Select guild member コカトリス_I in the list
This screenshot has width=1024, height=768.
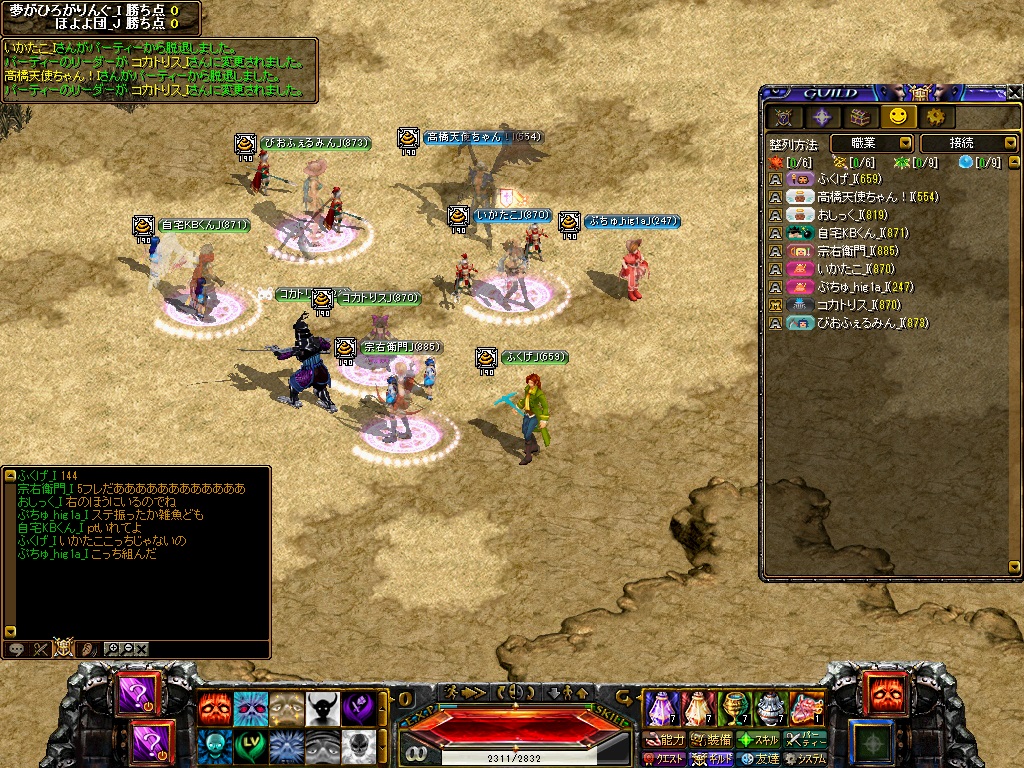(x=844, y=305)
